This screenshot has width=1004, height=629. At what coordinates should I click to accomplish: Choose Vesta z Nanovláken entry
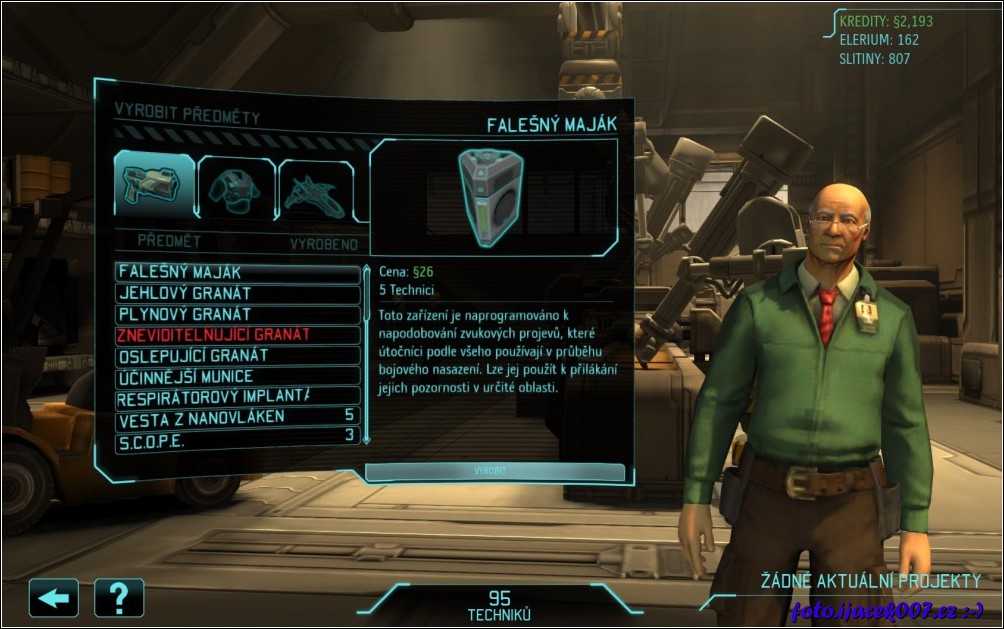point(237,417)
